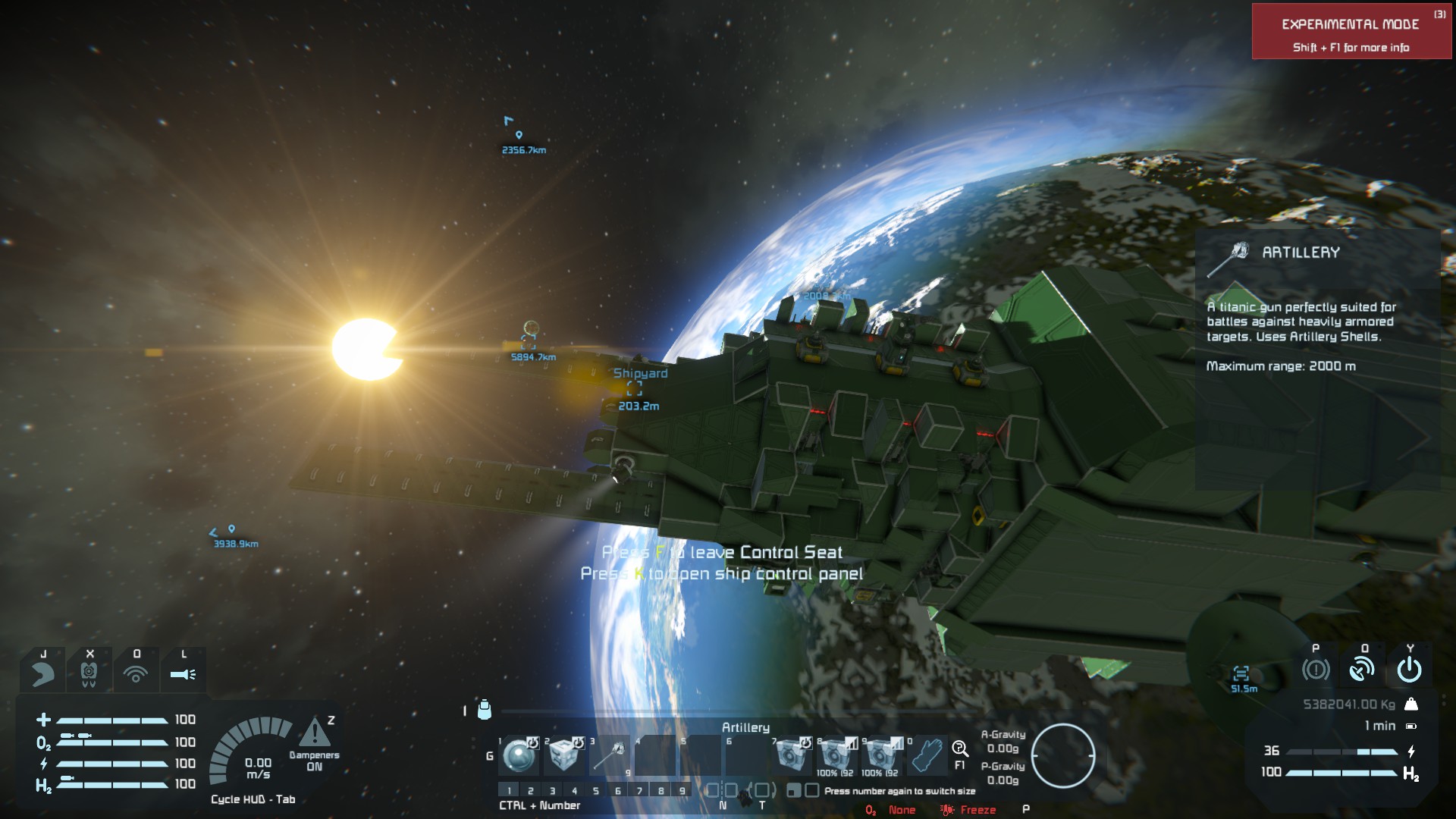This screenshot has height=819, width=1456.
Task: Select the cube block in hotbar slot 2
Action: tap(563, 755)
